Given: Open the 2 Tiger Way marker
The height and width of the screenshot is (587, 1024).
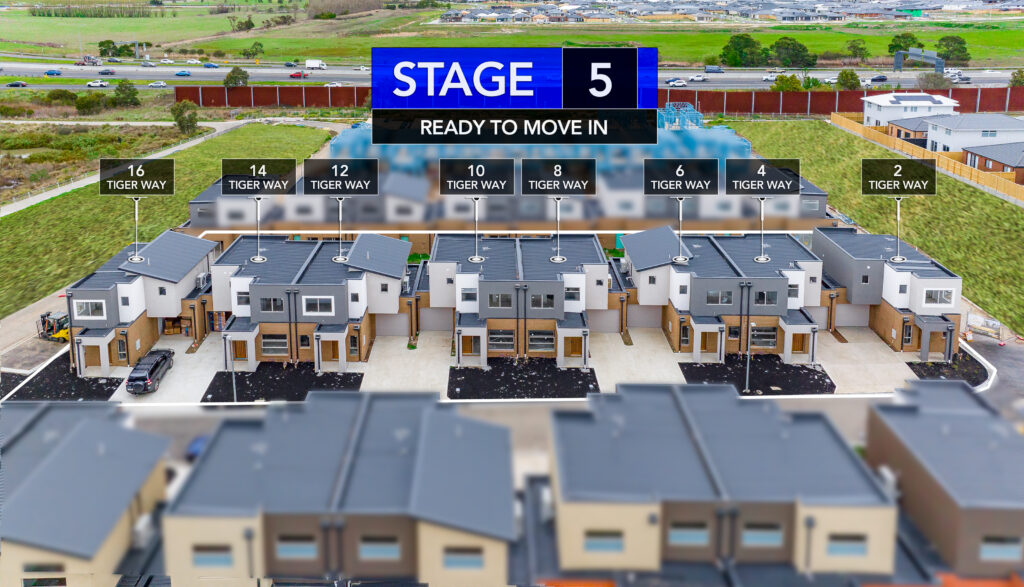Looking at the screenshot, I should point(898,177).
